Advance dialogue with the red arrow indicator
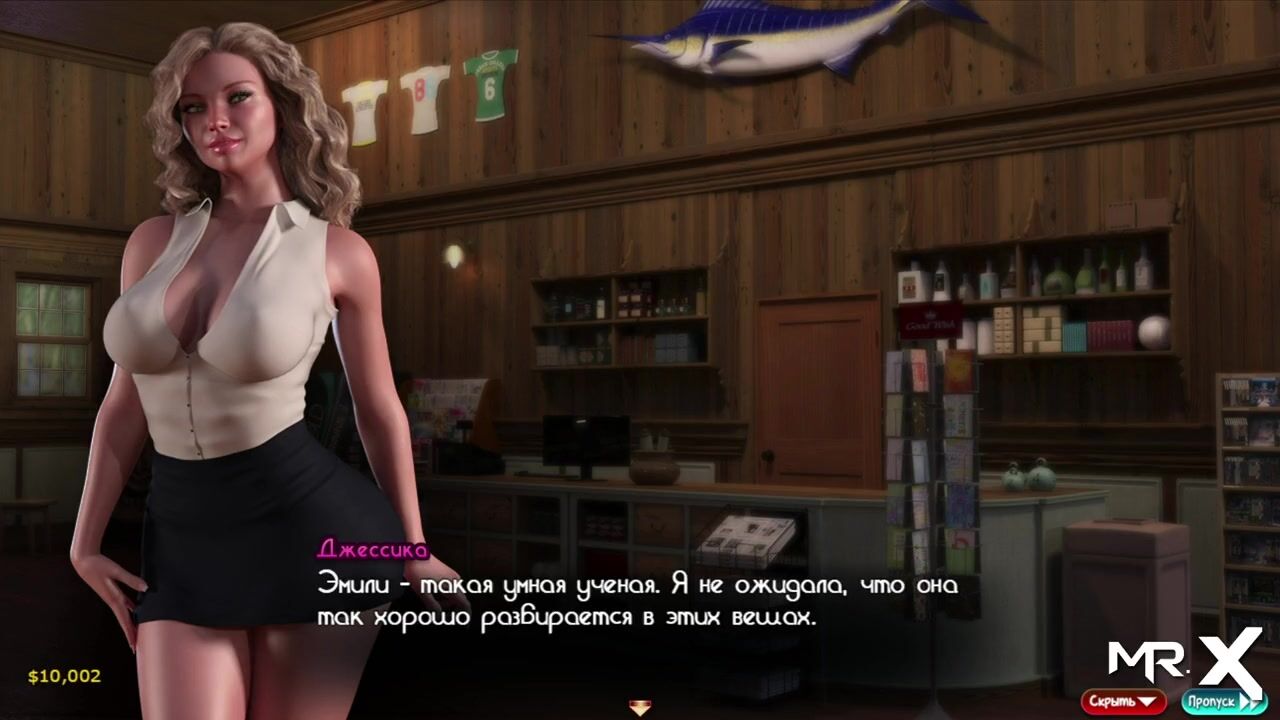 [x=640, y=708]
